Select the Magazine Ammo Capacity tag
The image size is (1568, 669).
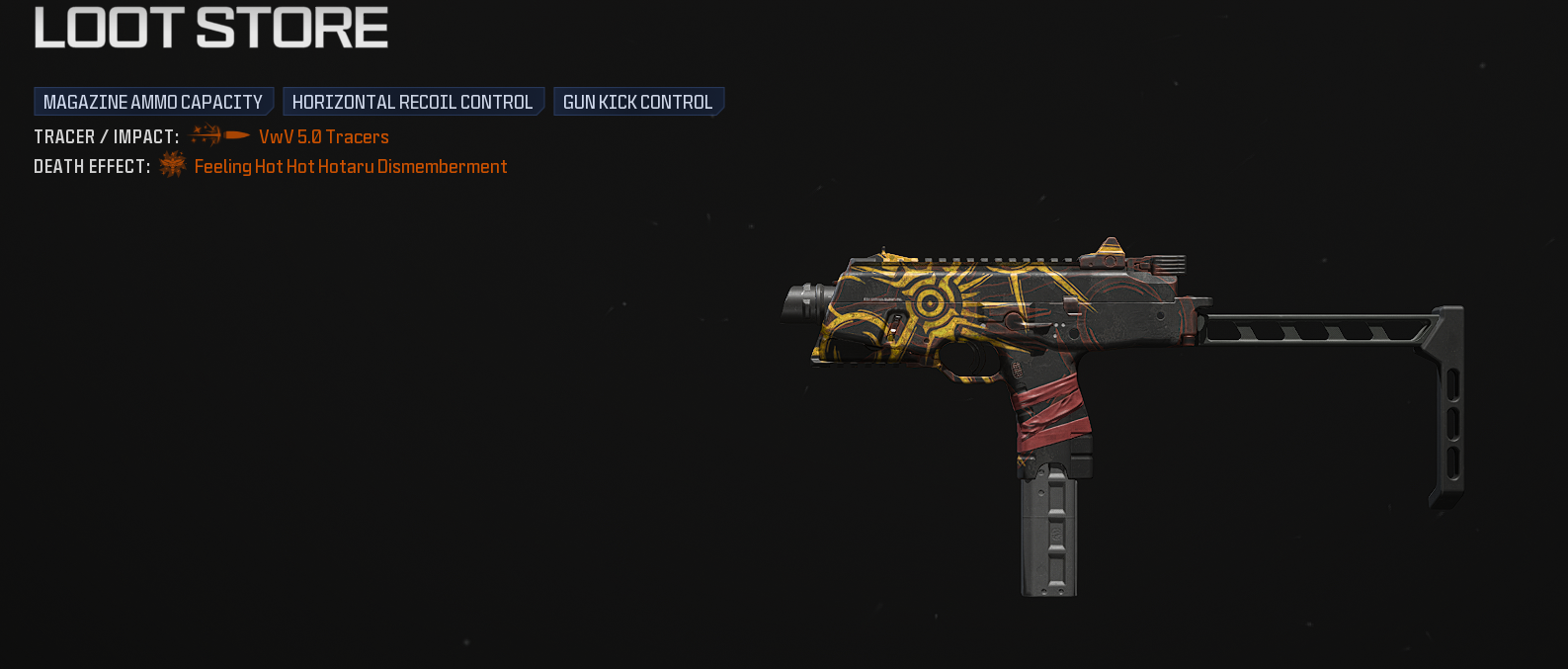(153, 102)
